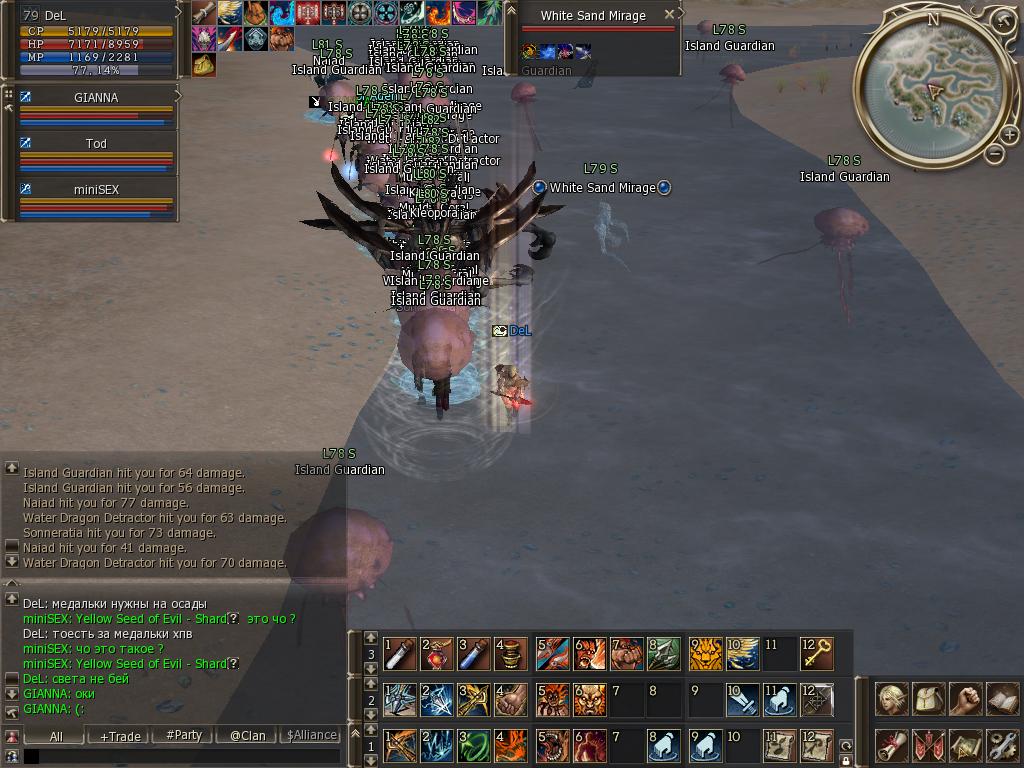Open the @Clan chat tab
1024x768 pixels.
(x=247, y=736)
